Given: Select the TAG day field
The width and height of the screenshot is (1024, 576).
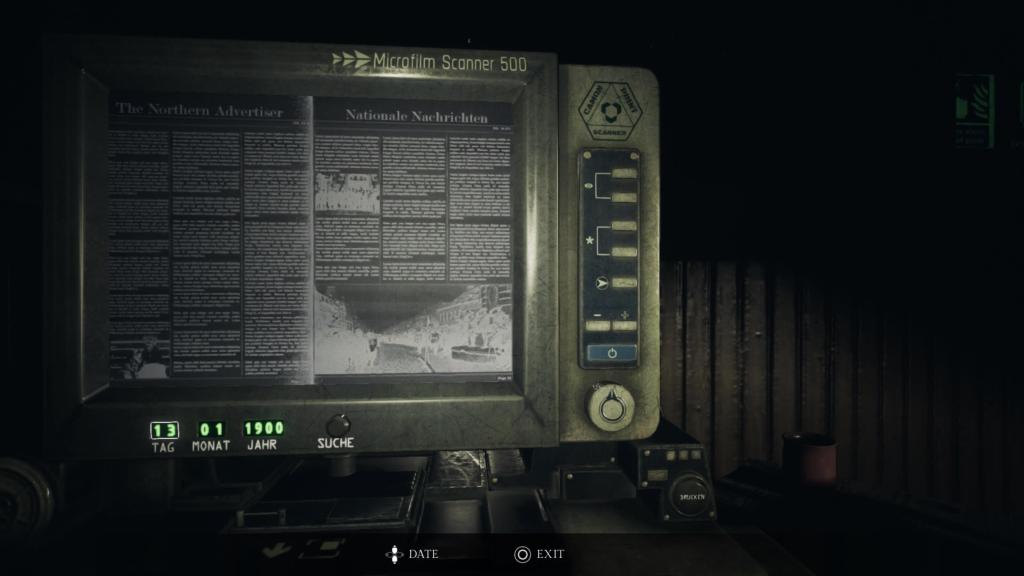Looking at the screenshot, I should point(164,430).
